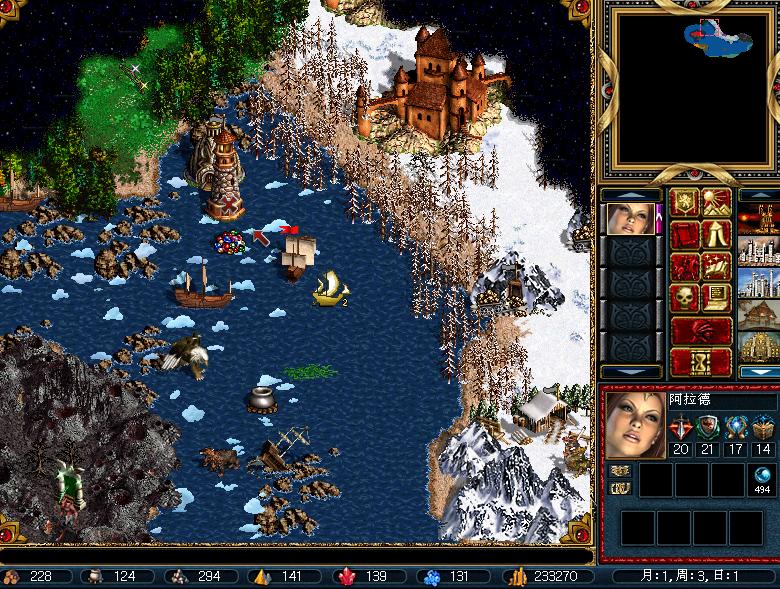
Task: Select the wooden lodge town thumbnail
Action: (758, 314)
